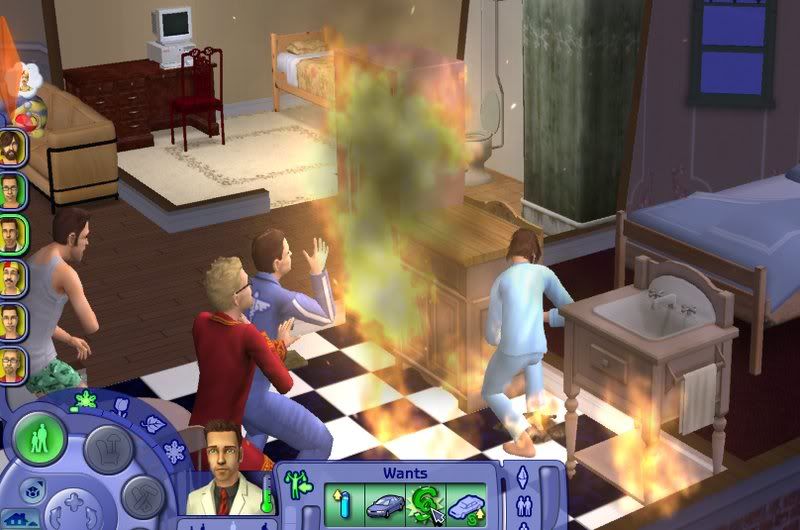
Task: Click the tulip flower season icon
Action: [x=122, y=406]
